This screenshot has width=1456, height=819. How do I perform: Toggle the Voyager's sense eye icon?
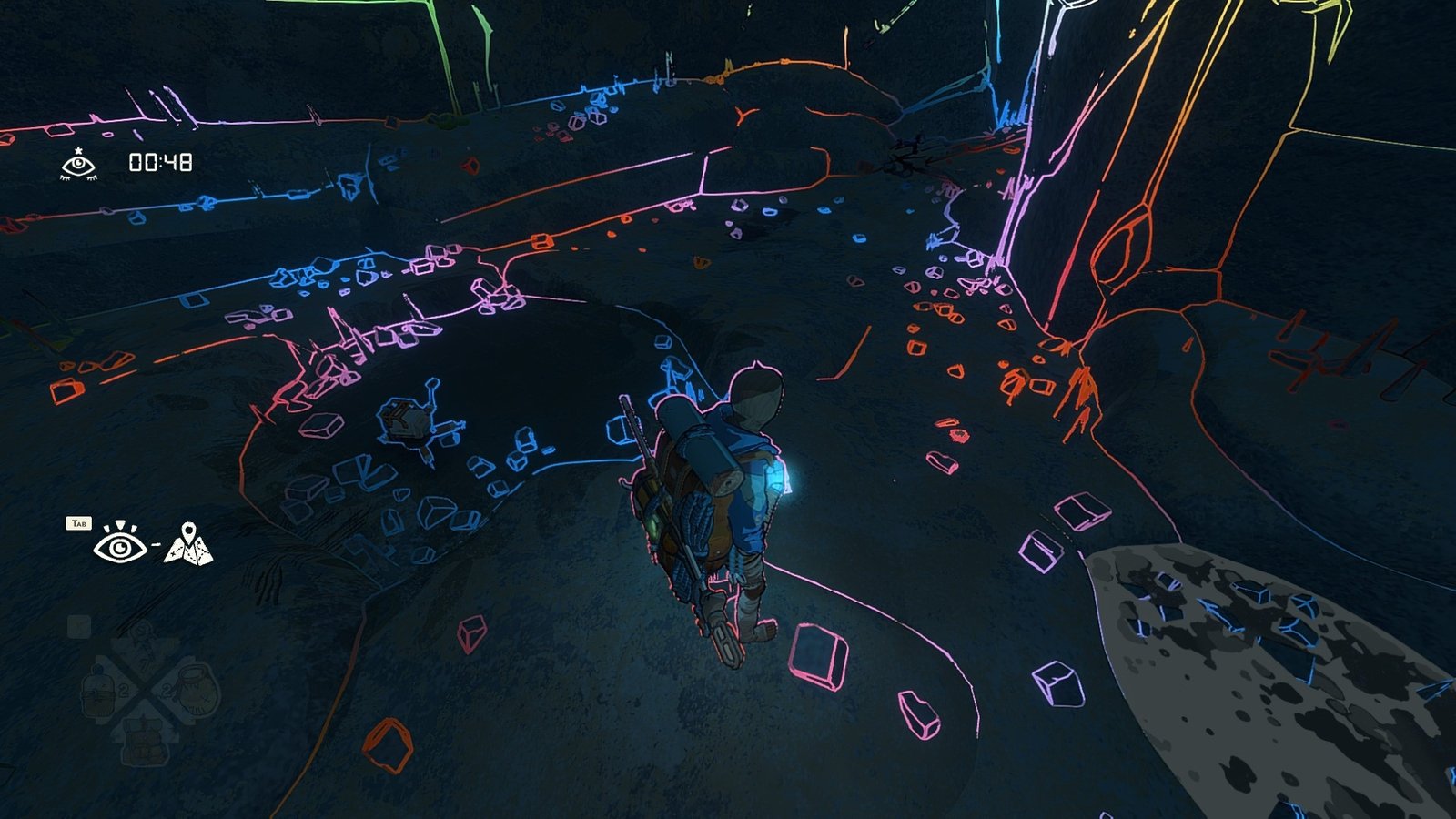coord(120,543)
